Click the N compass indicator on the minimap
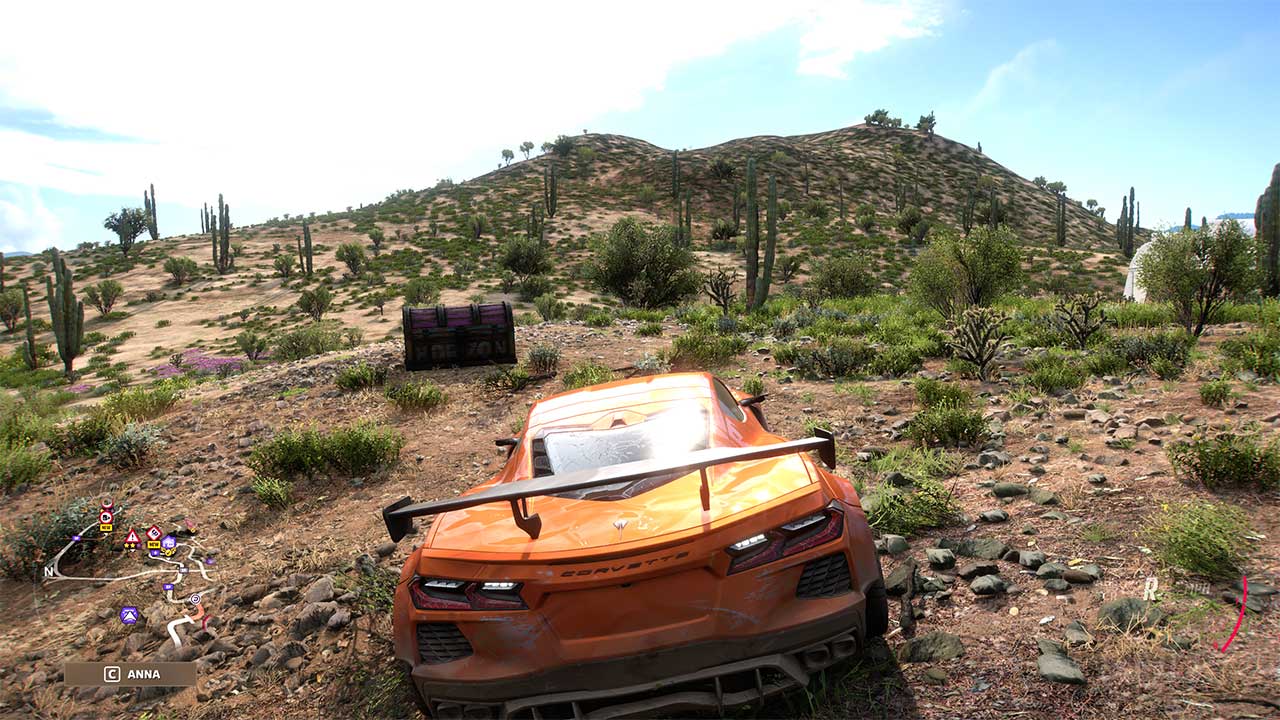The height and width of the screenshot is (720, 1280). point(47,572)
